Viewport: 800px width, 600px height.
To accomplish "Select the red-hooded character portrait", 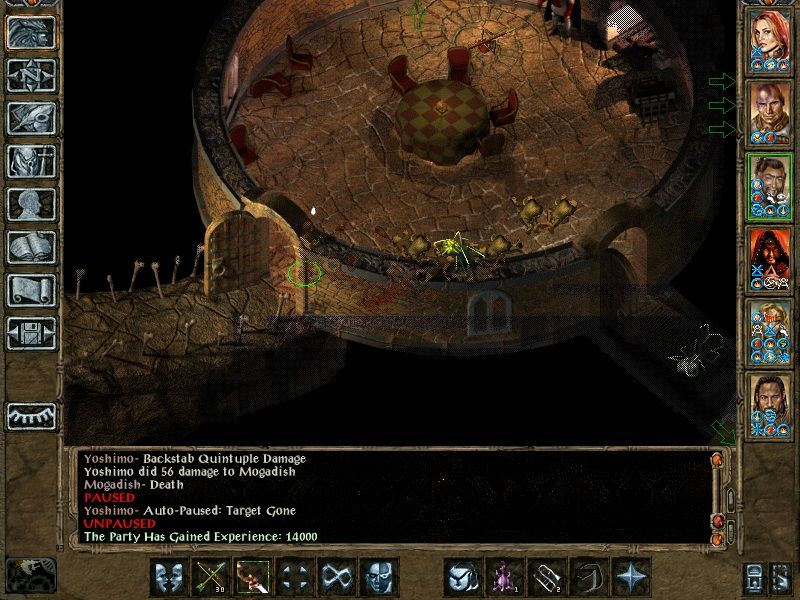I will (769, 258).
